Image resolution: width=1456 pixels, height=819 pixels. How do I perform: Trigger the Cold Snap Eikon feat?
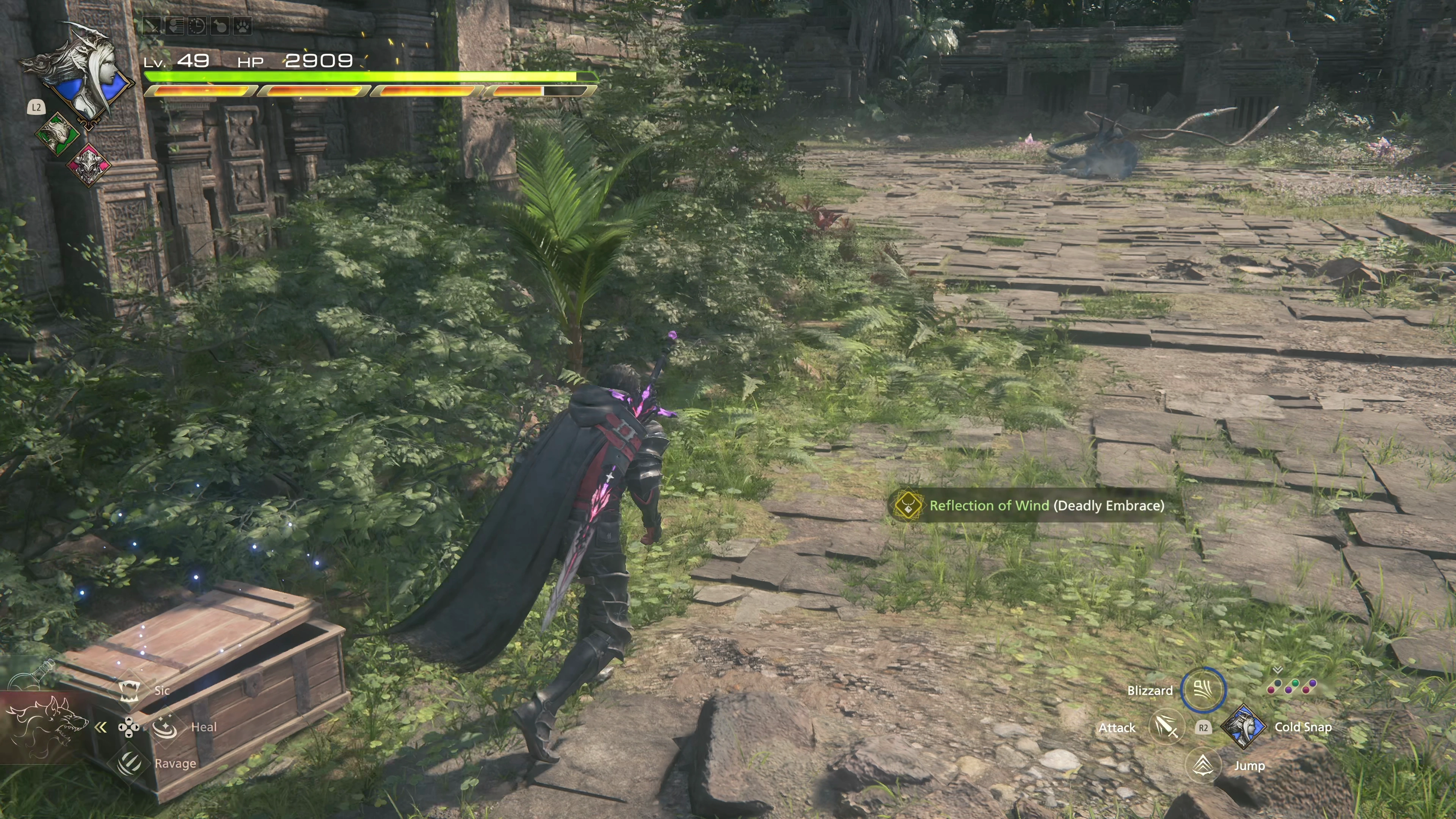[x=1243, y=727]
